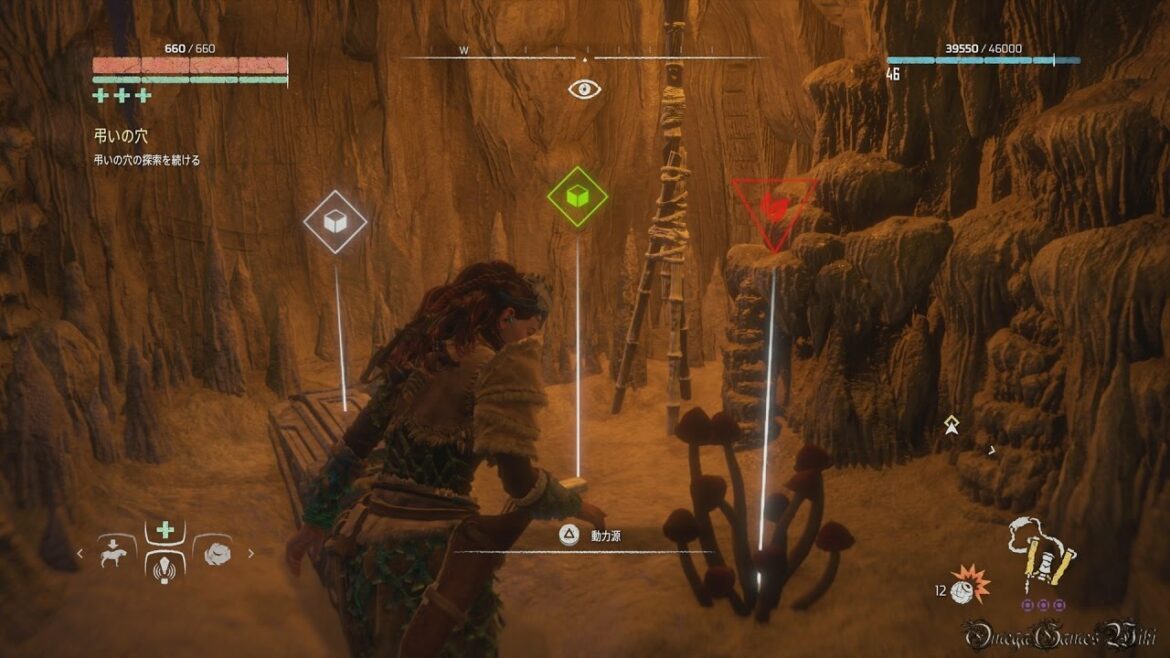Viewport: 1170px width, 658px height.
Task: Click the eye stealth indicator icon
Action: coord(584,89)
